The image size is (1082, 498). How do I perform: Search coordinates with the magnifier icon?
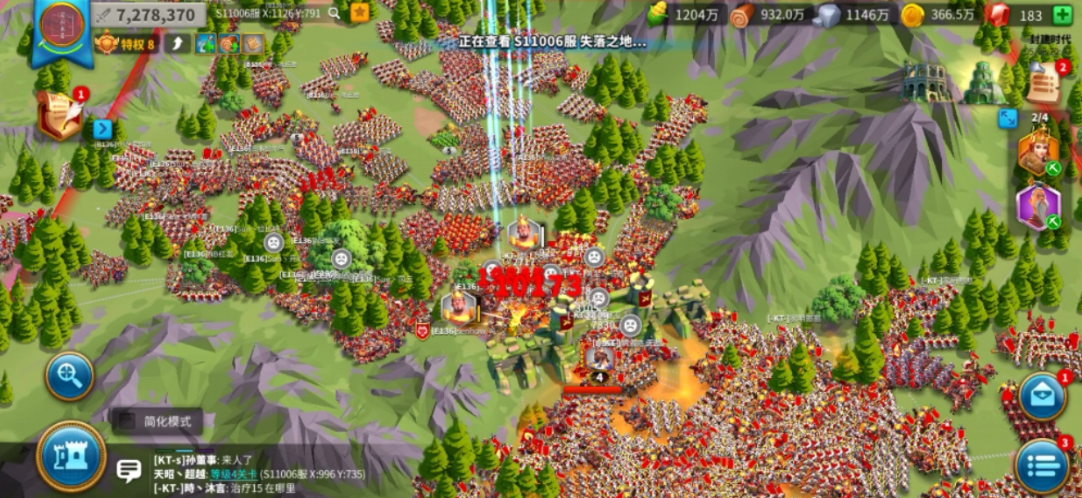click(335, 14)
